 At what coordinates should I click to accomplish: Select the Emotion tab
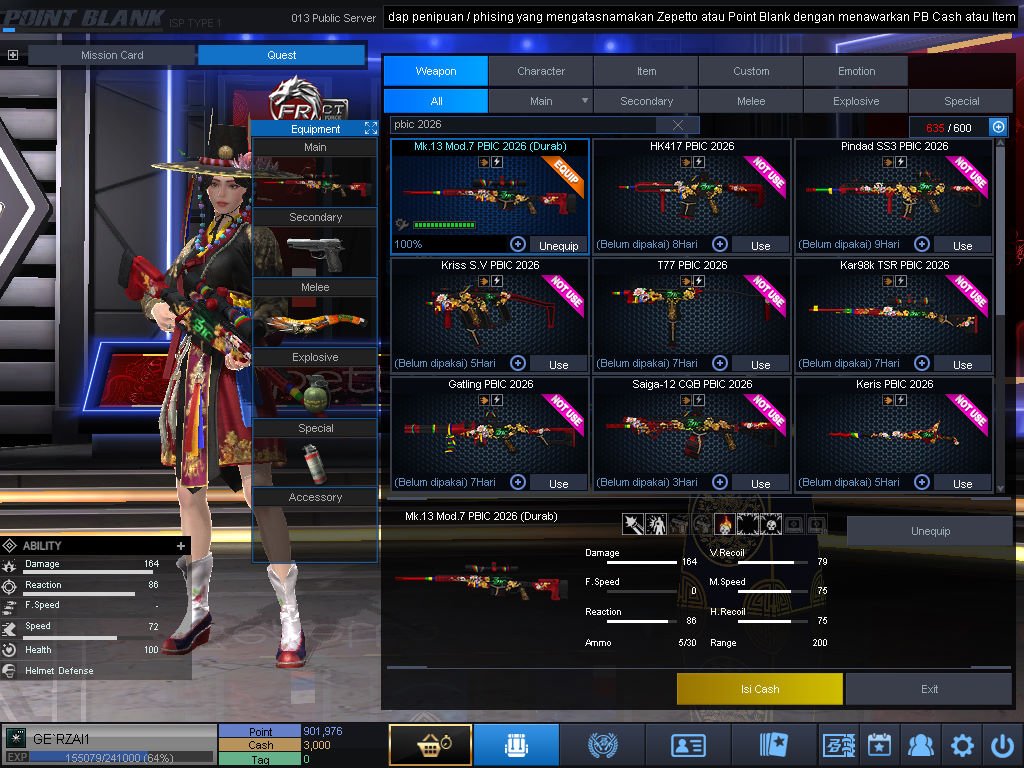click(856, 71)
